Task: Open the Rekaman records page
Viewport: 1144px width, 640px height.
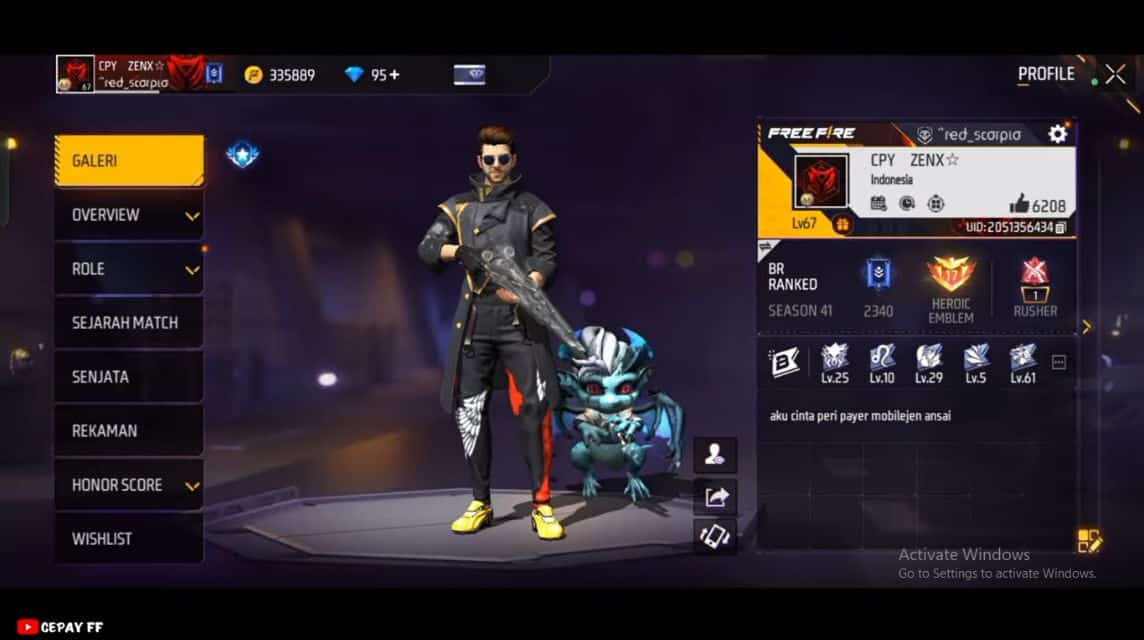Action: coord(128,431)
